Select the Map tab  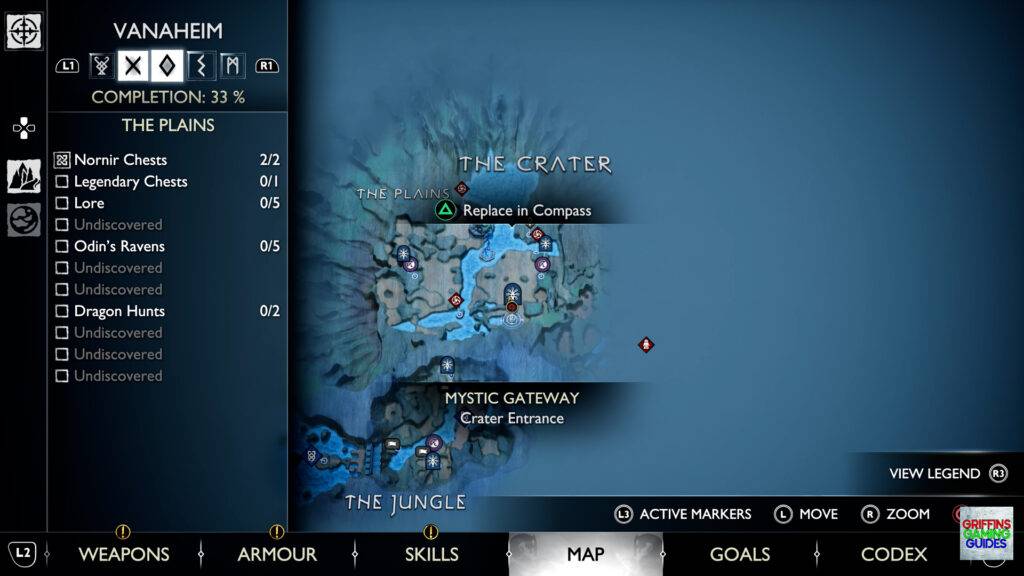585,554
